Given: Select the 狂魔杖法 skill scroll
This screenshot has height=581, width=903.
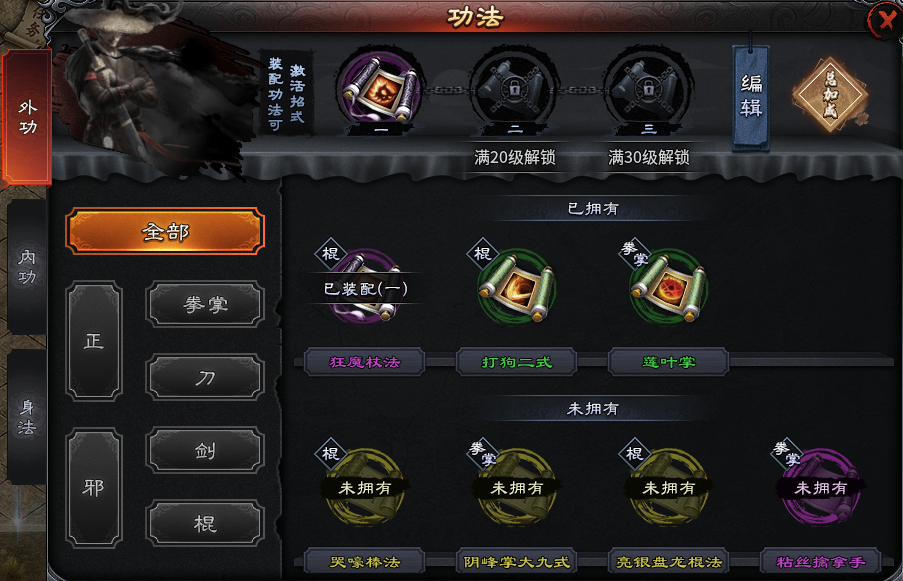Looking at the screenshot, I should 364,289.
